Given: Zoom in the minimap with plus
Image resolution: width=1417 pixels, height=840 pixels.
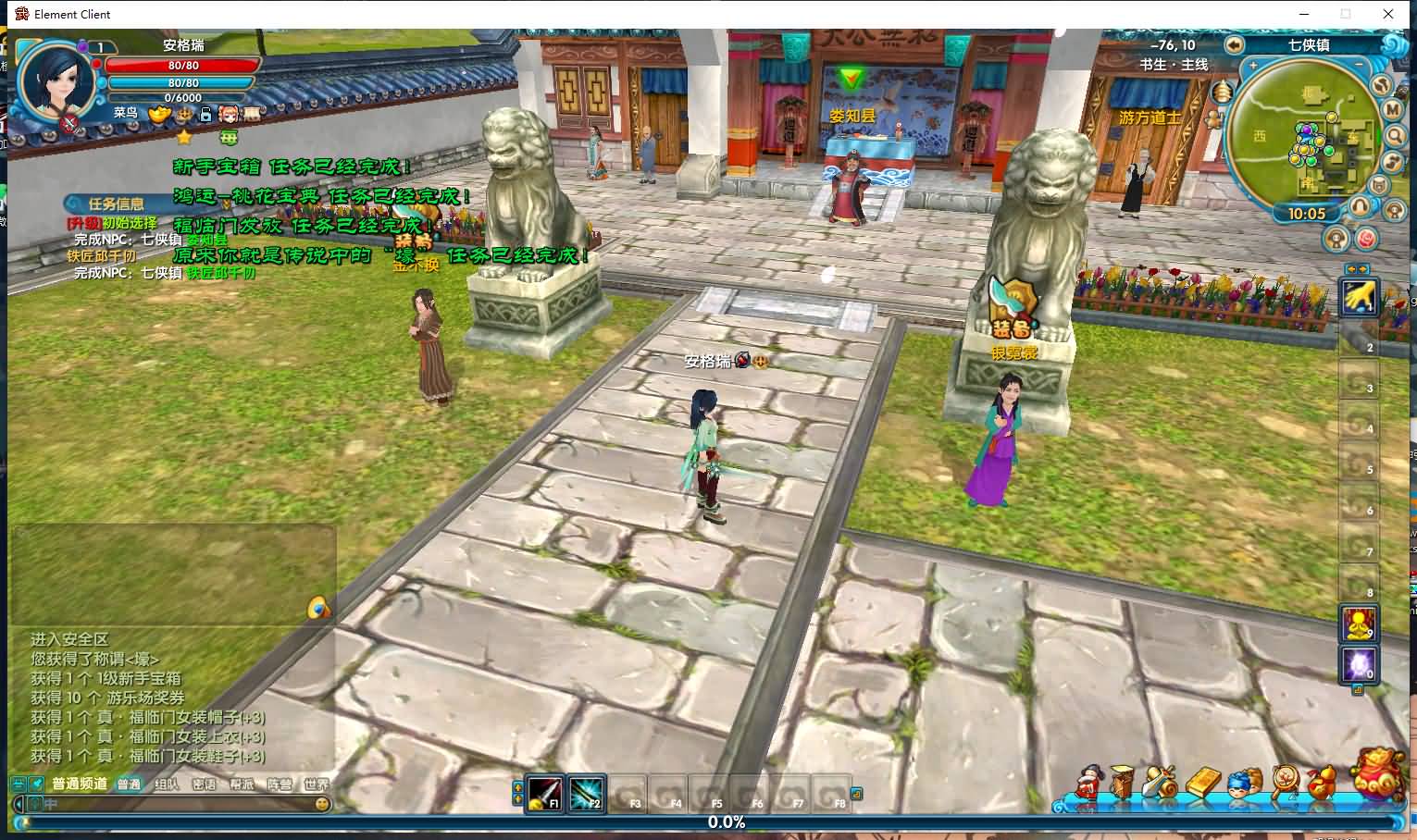Looking at the screenshot, I should (x=1253, y=67).
